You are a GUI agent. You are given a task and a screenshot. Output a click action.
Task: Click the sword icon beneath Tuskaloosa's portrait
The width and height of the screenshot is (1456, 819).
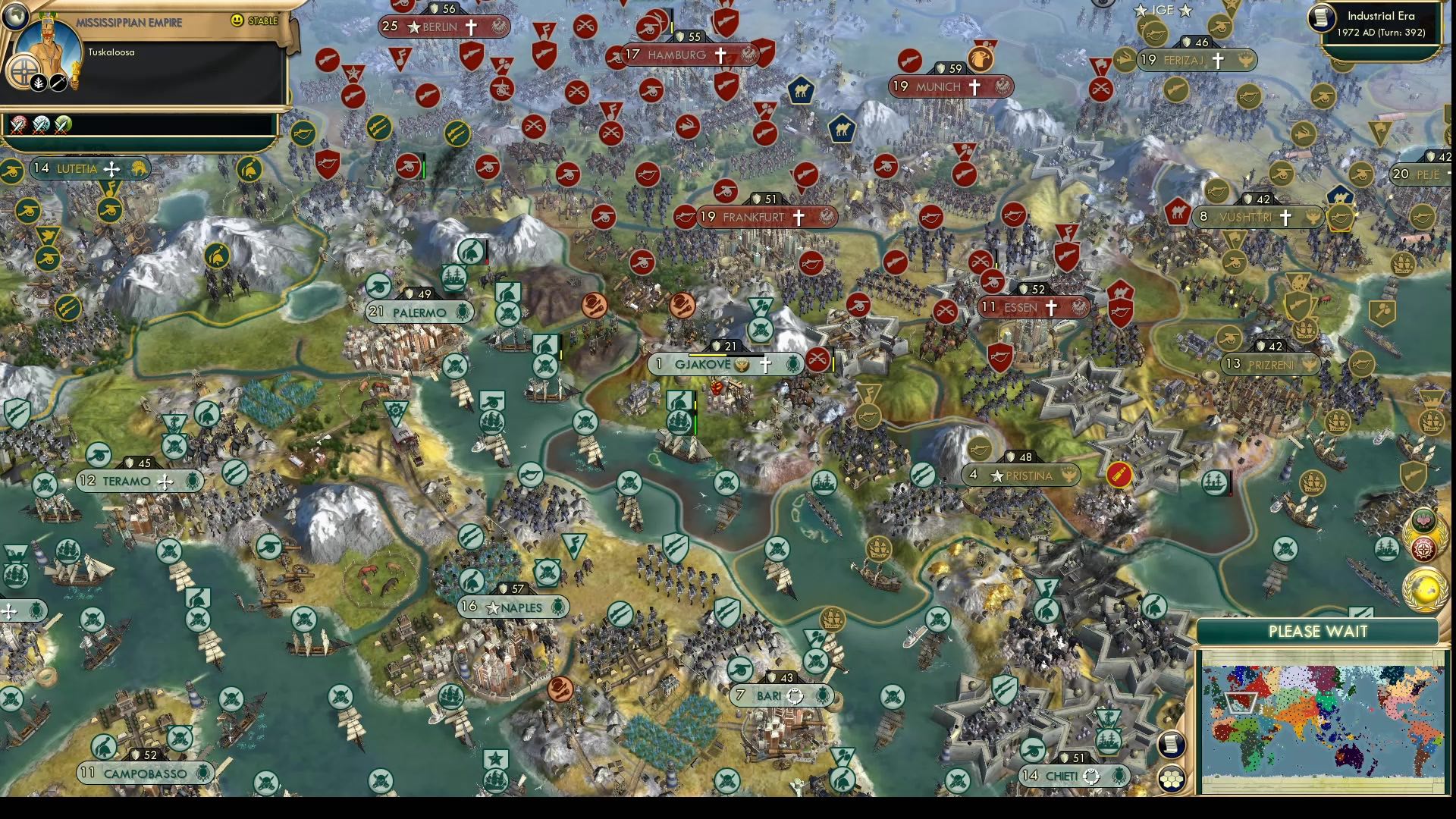pos(58,83)
